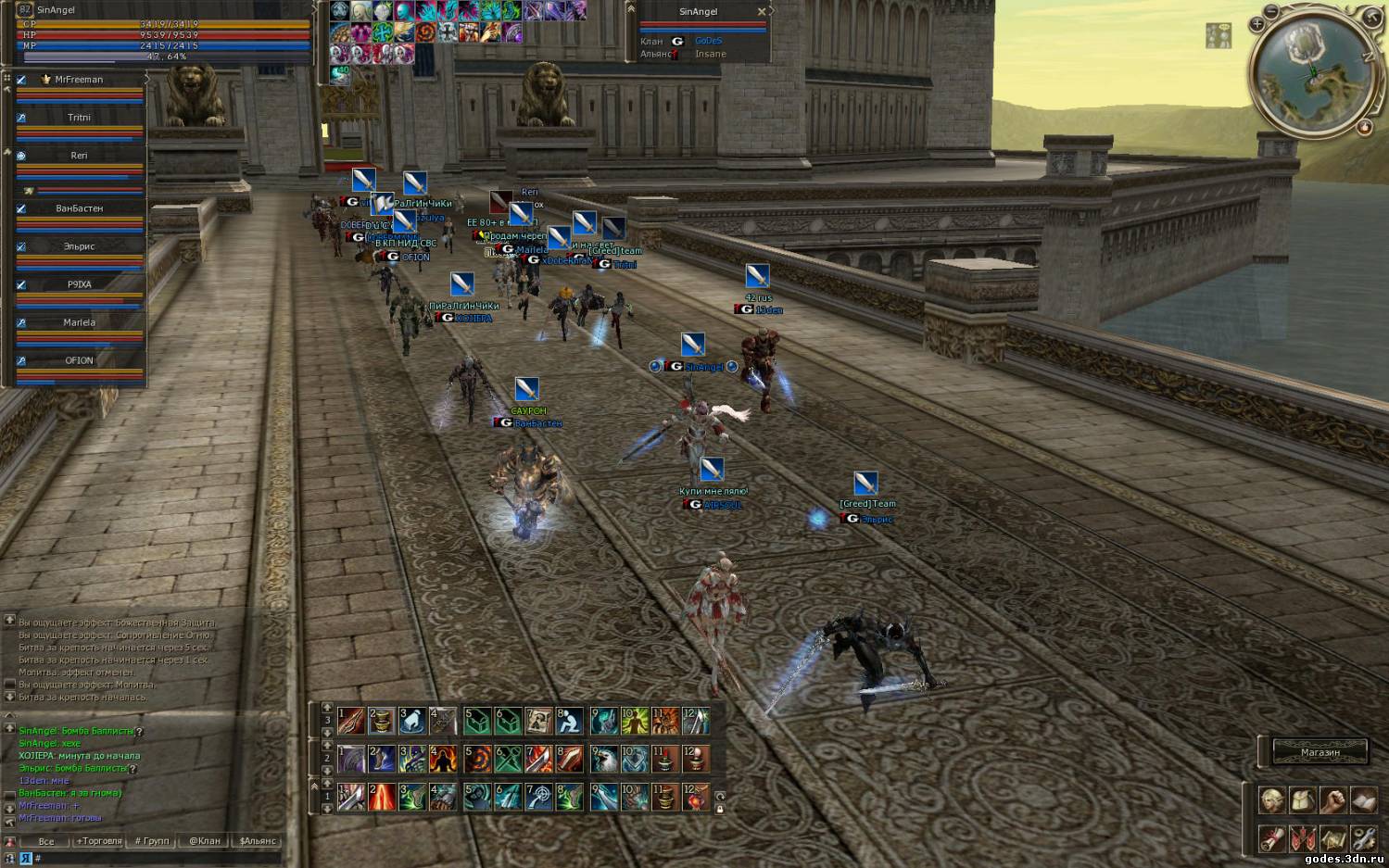The height and width of the screenshot is (868, 1389).
Task: Switch to the @Клан chat tab
Action: click(205, 841)
